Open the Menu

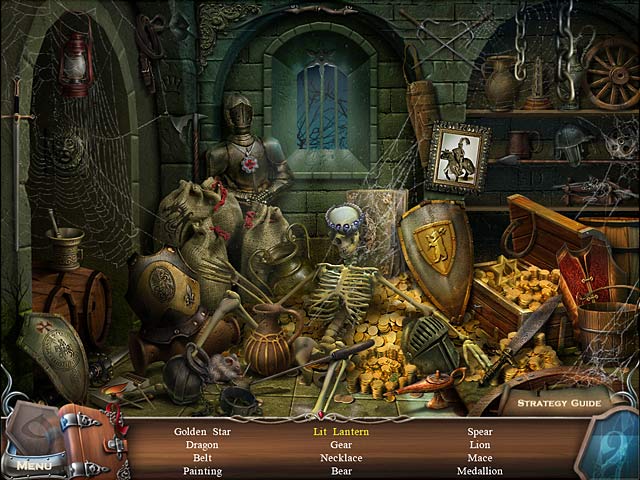pyautogui.click(x=33, y=465)
